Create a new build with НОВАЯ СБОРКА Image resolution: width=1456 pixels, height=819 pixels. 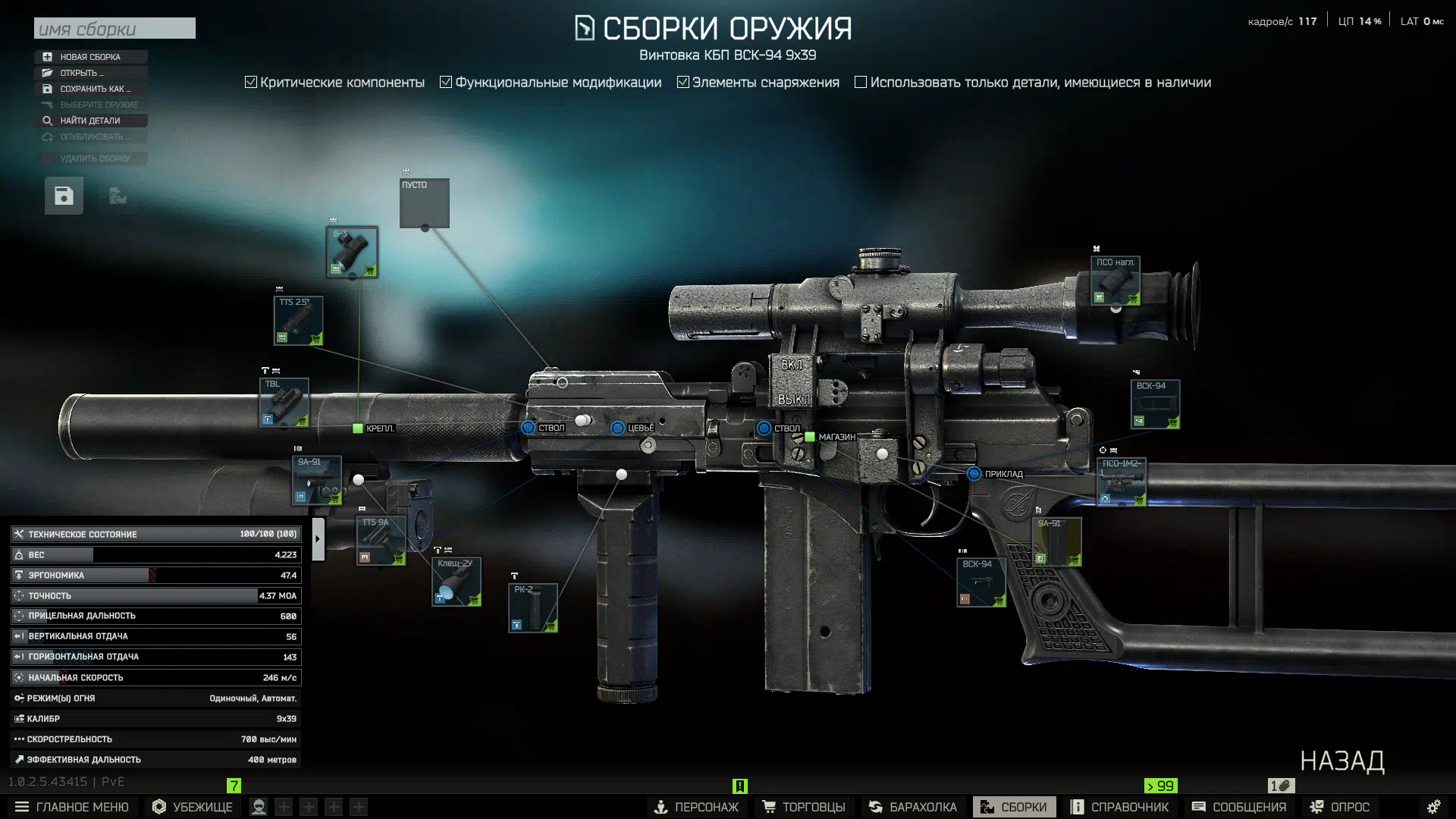[x=90, y=57]
